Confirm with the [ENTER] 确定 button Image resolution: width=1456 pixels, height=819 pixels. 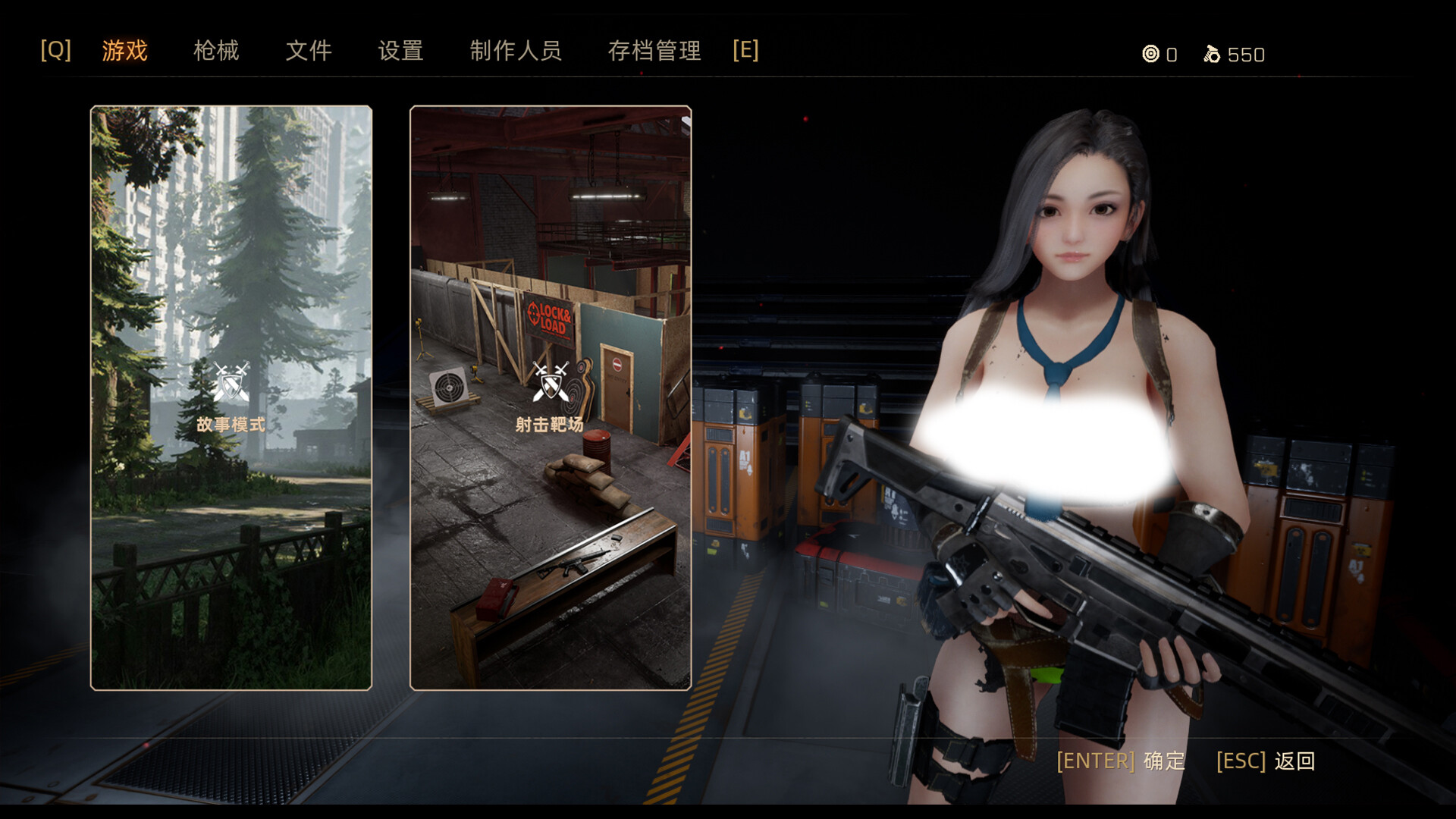pyautogui.click(x=1119, y=761)
